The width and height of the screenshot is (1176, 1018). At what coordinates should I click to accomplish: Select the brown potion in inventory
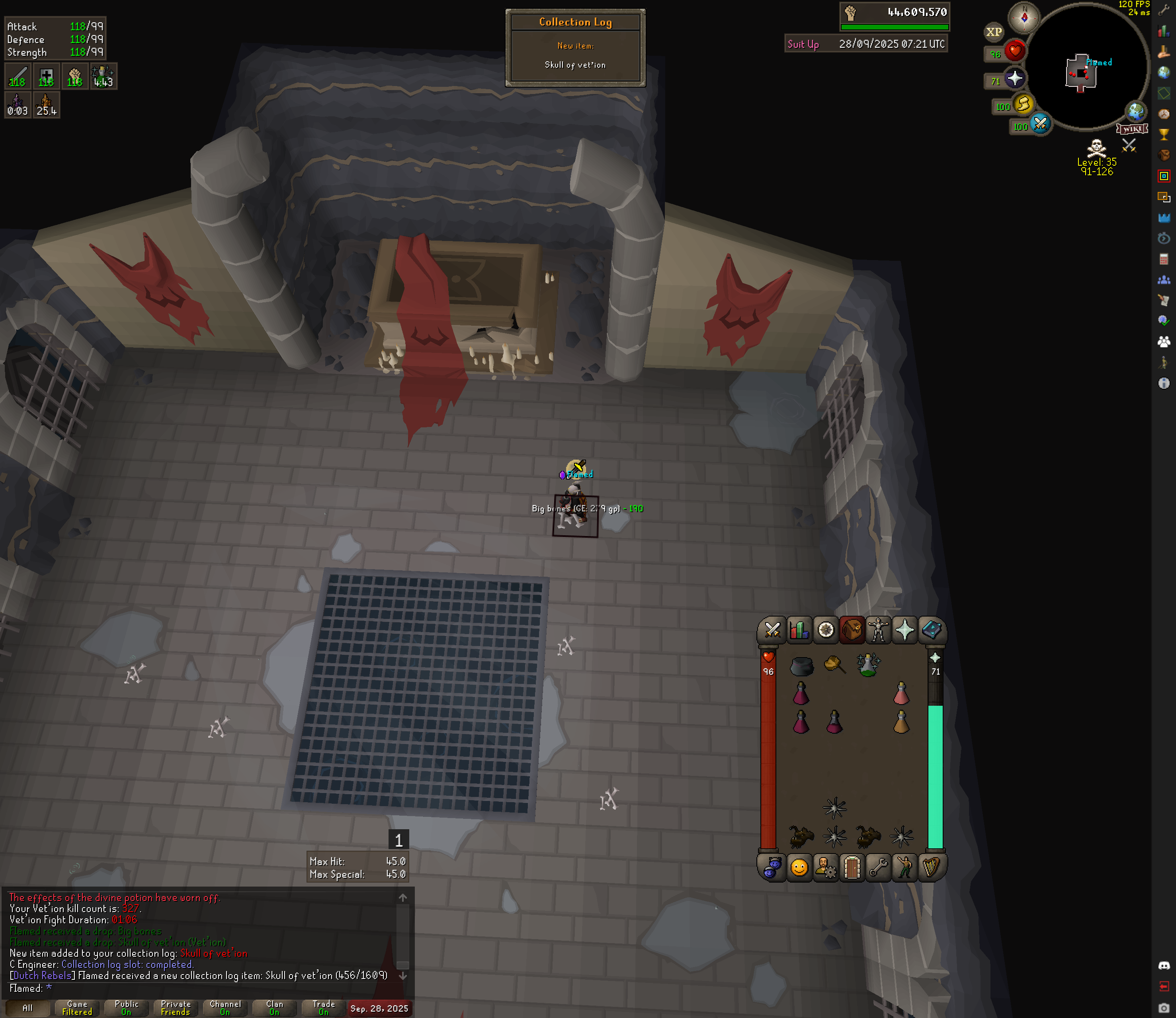coord(901,722)
